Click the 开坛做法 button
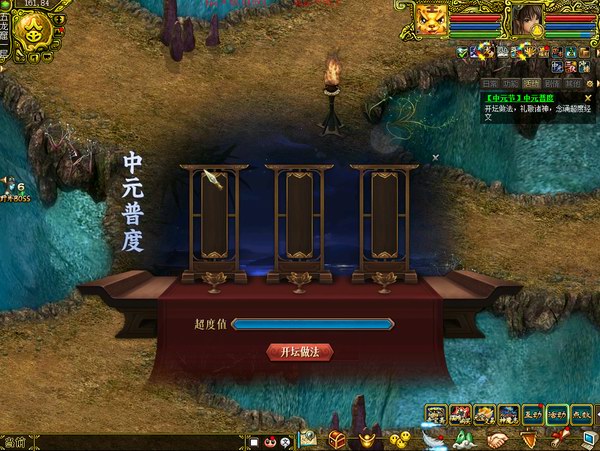 click(300, 352)
